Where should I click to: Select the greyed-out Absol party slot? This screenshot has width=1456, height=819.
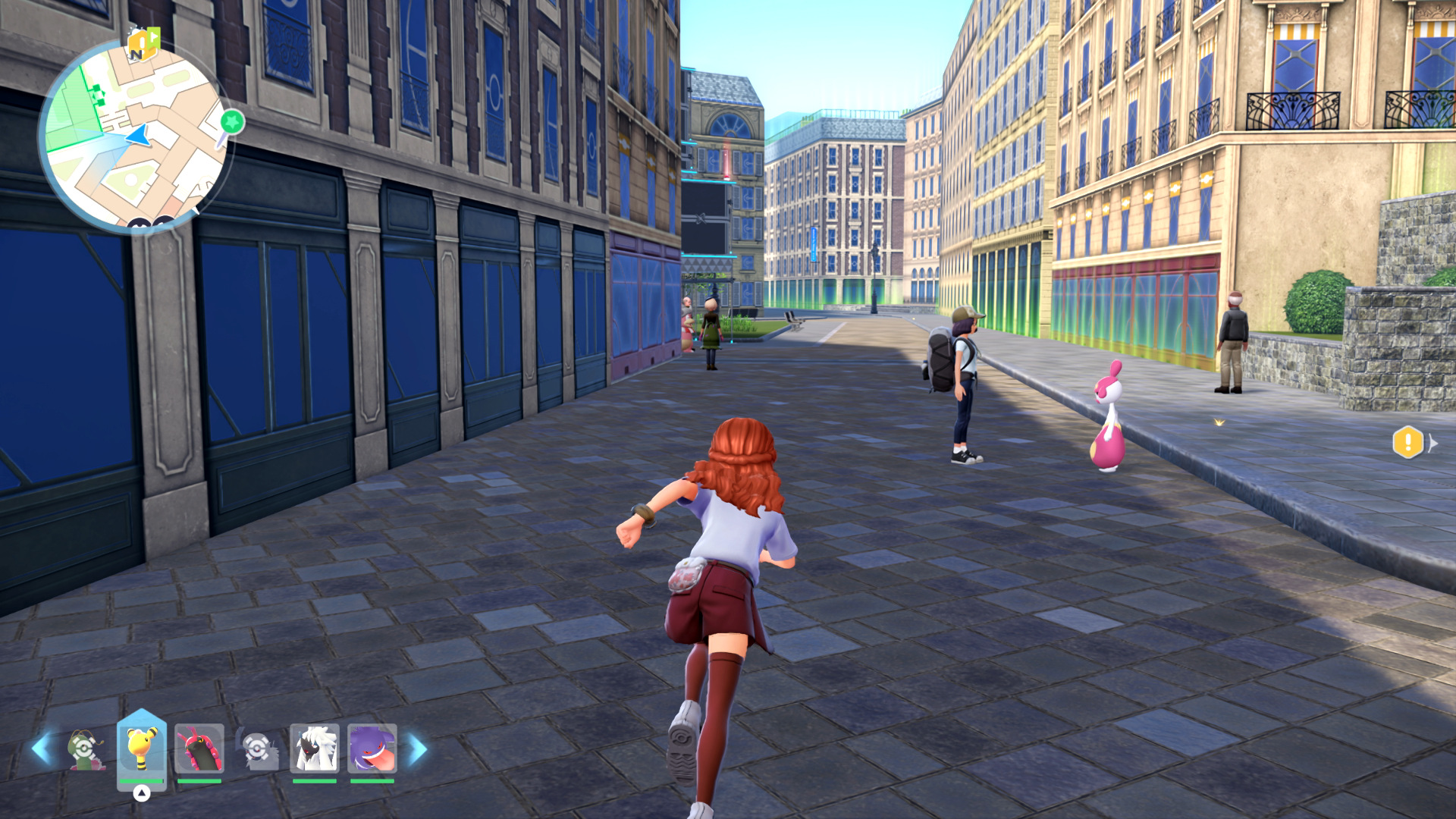(x=257, y=749)
